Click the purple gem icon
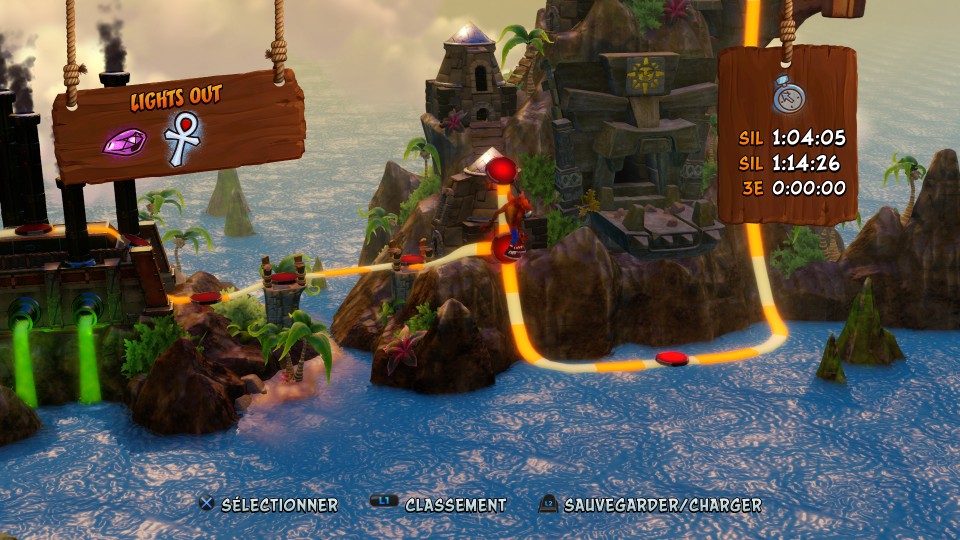Viewport: 960px width, 540px height. (x=124, y=142)
